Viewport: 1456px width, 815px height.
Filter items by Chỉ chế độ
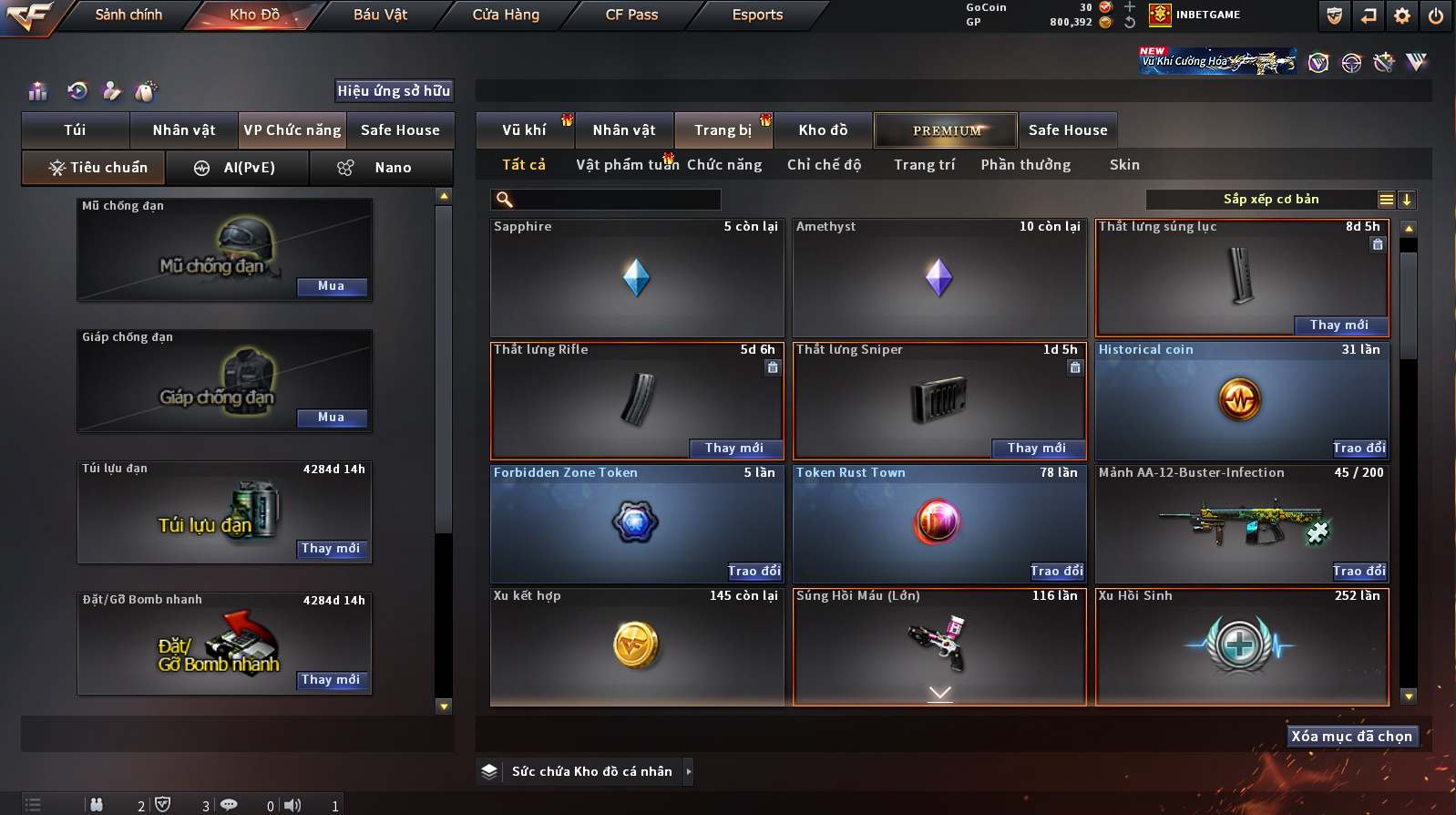pos(824,165)
